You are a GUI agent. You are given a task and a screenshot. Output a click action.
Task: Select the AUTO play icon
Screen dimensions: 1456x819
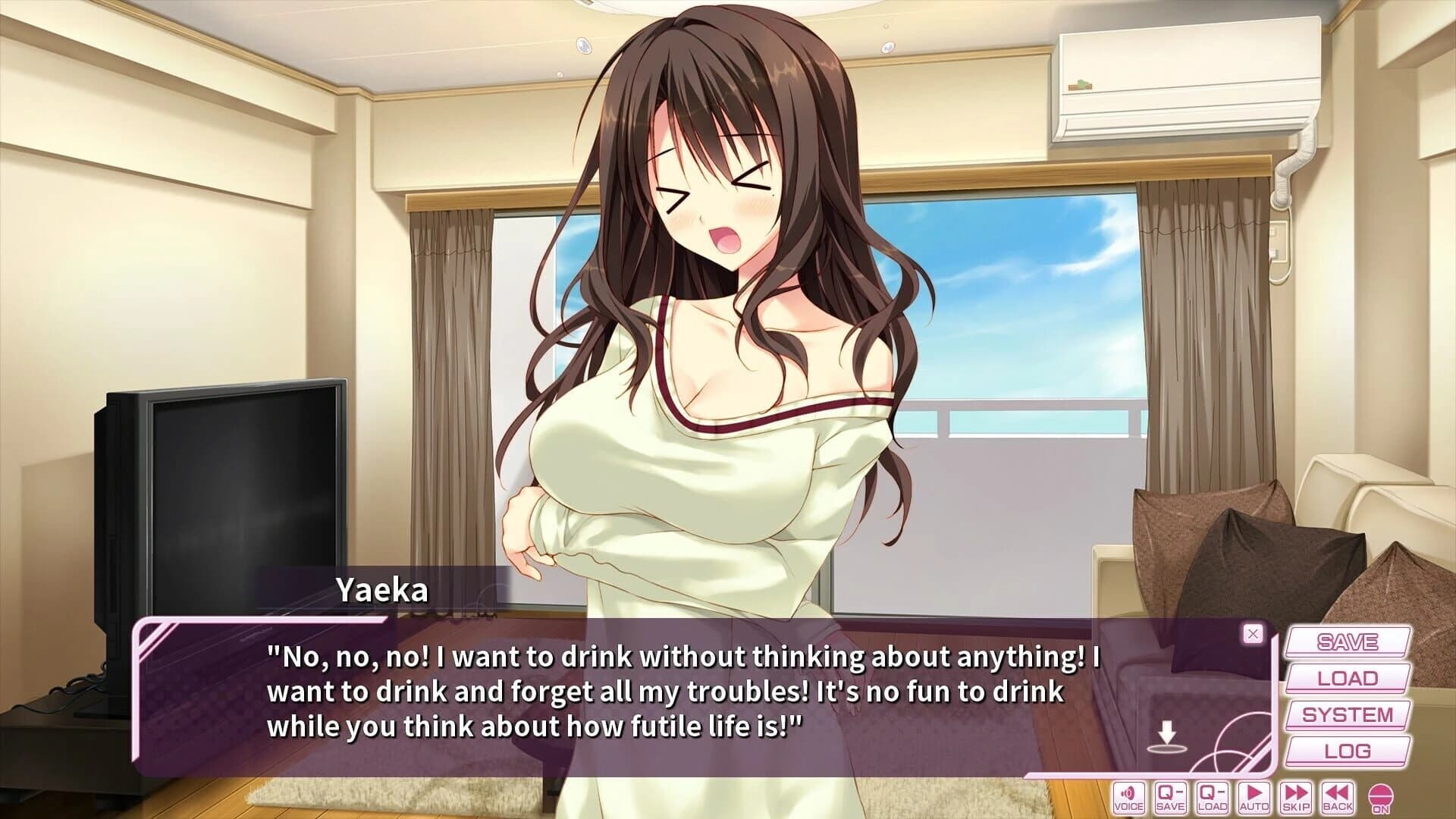(1254, 796)
